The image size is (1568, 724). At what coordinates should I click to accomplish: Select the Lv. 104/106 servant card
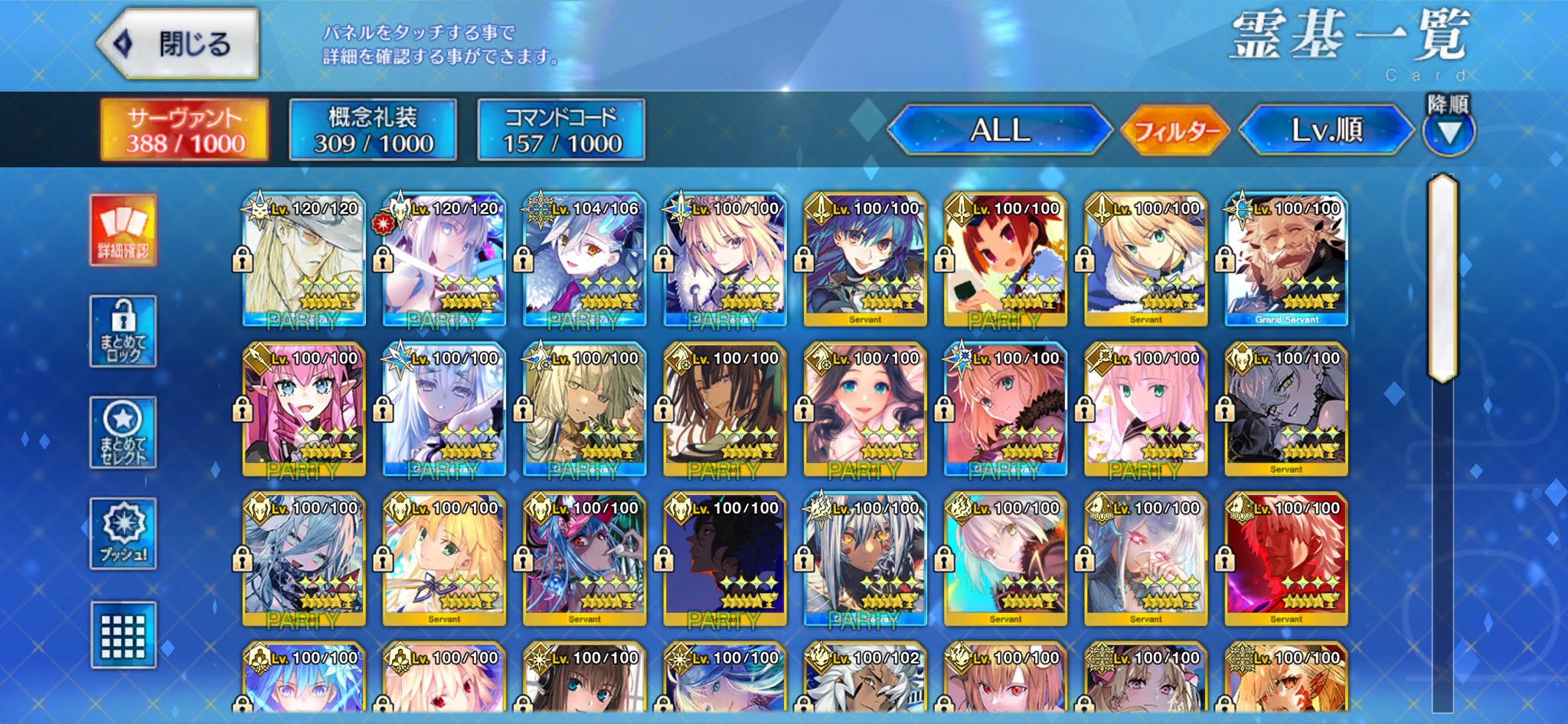click(x=584, y=260)
